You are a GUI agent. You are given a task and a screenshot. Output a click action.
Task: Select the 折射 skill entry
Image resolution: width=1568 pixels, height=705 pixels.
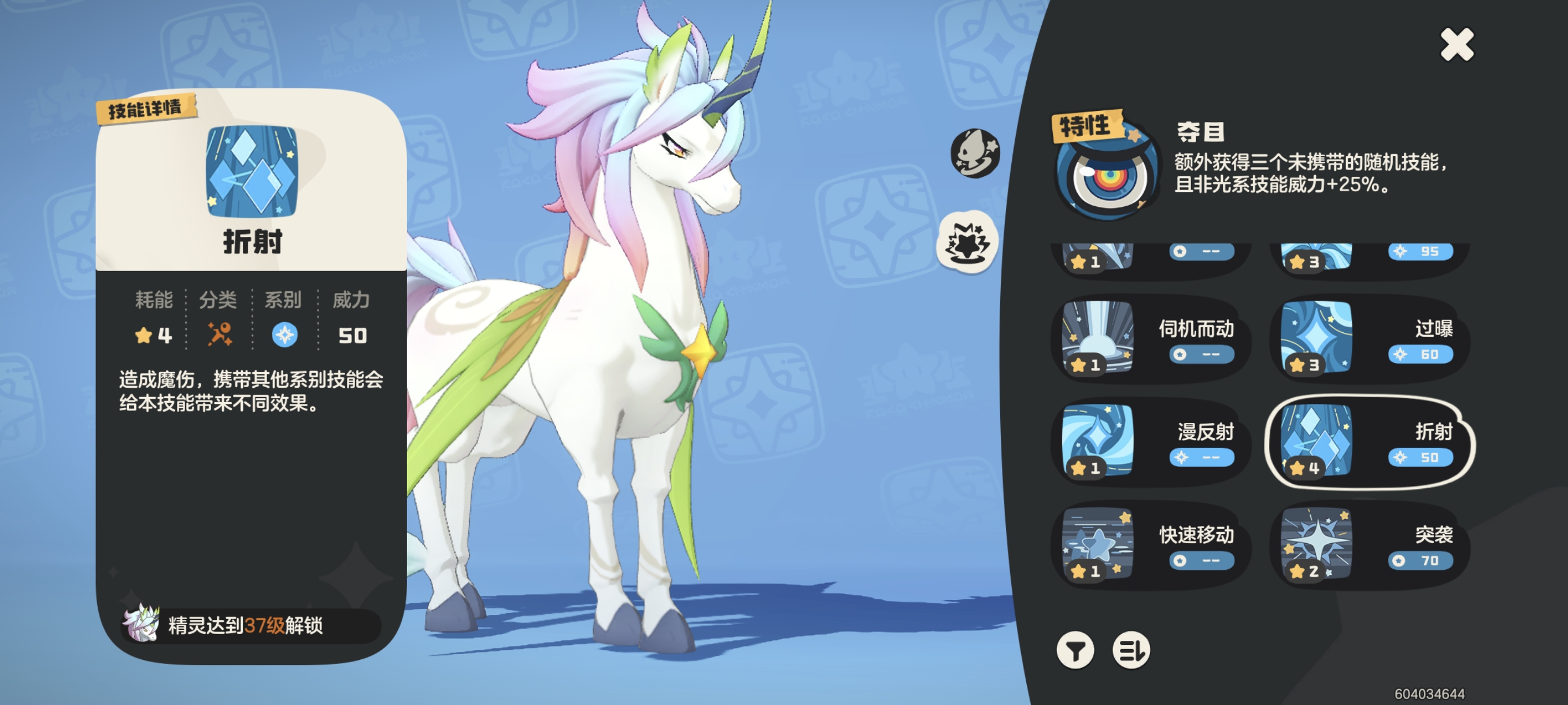1369,442
